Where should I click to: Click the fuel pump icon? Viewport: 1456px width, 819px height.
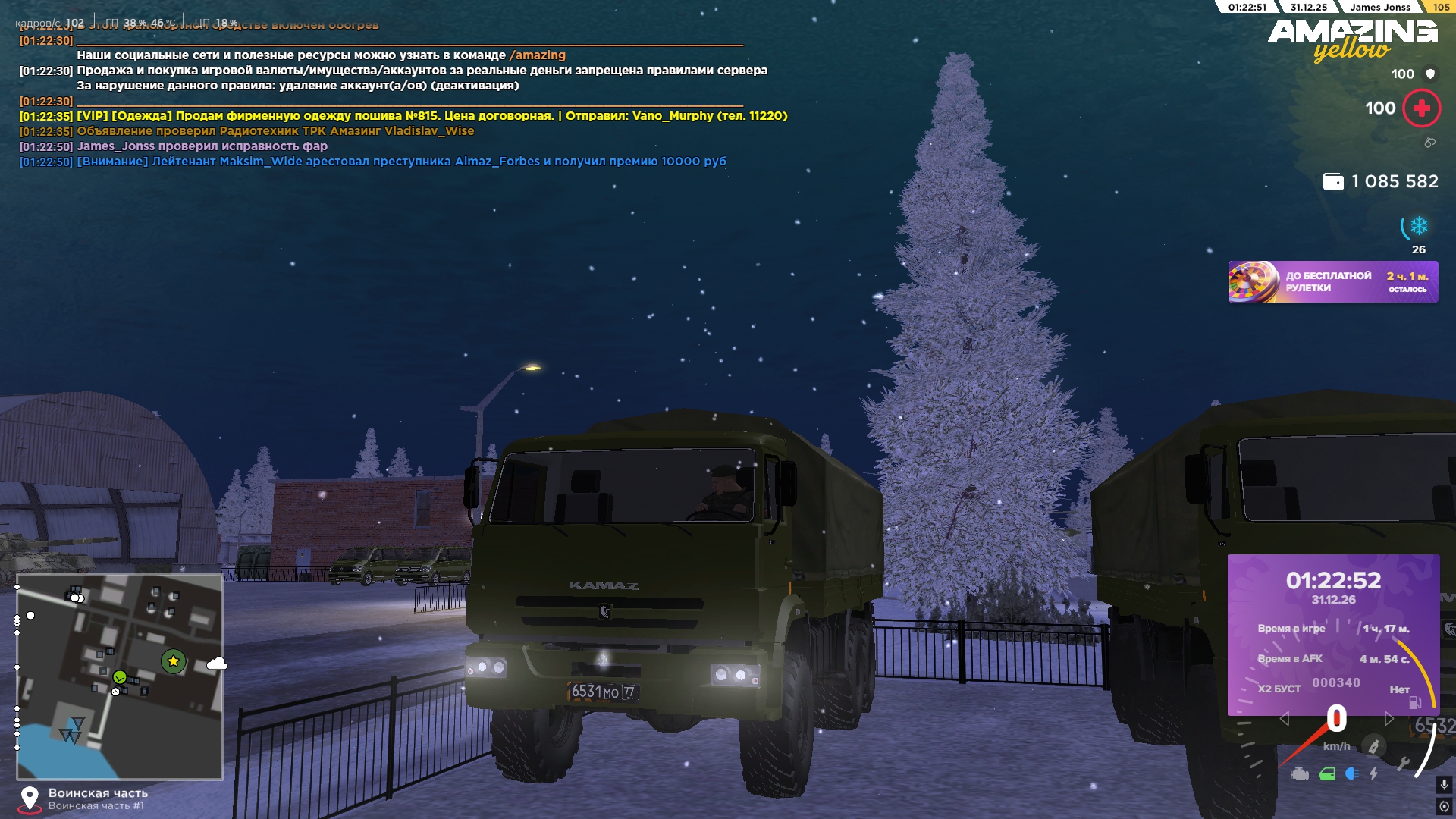pos(1415,702)
